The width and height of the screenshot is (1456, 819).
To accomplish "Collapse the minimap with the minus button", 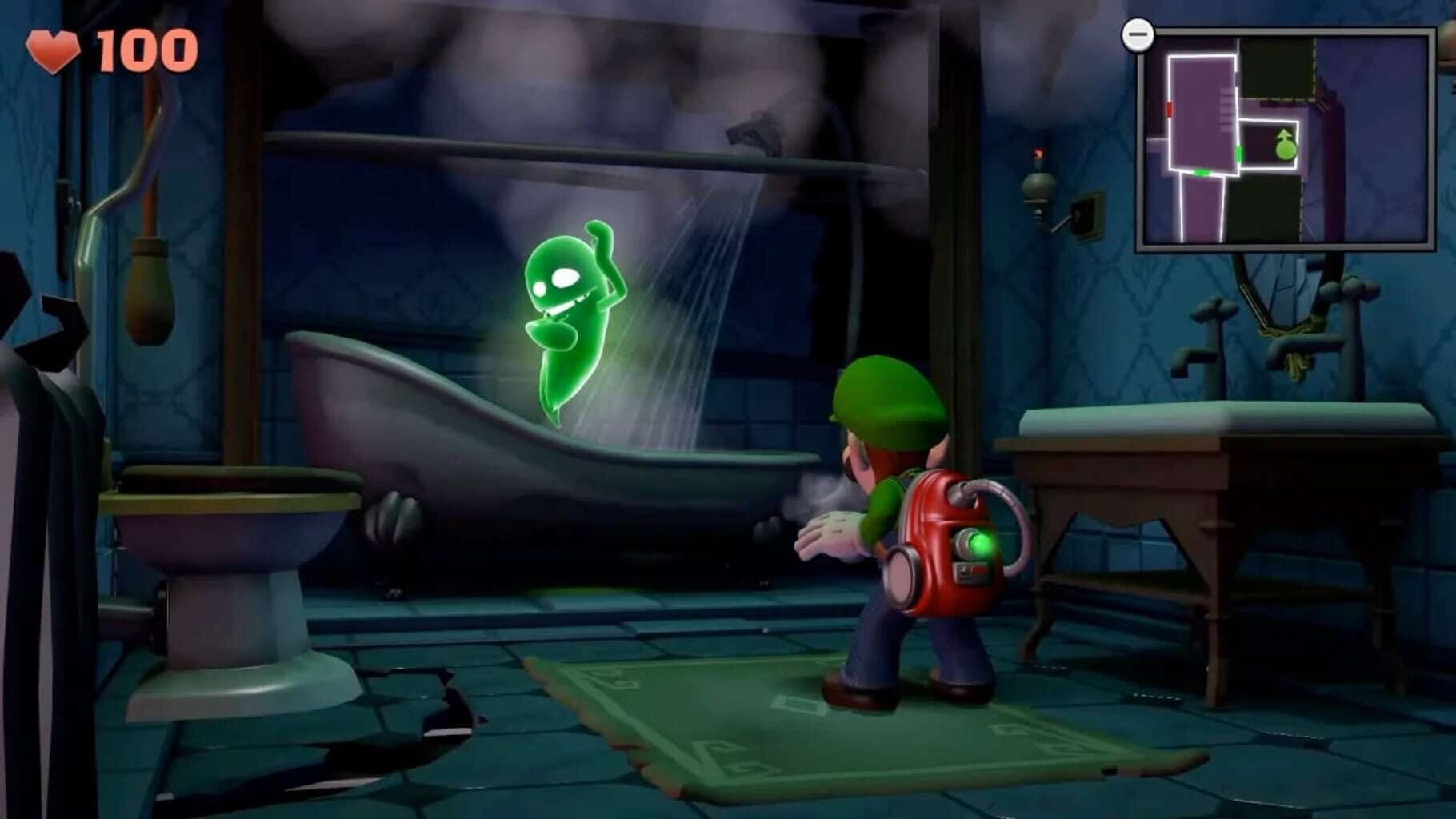I will click(1138, 34).
